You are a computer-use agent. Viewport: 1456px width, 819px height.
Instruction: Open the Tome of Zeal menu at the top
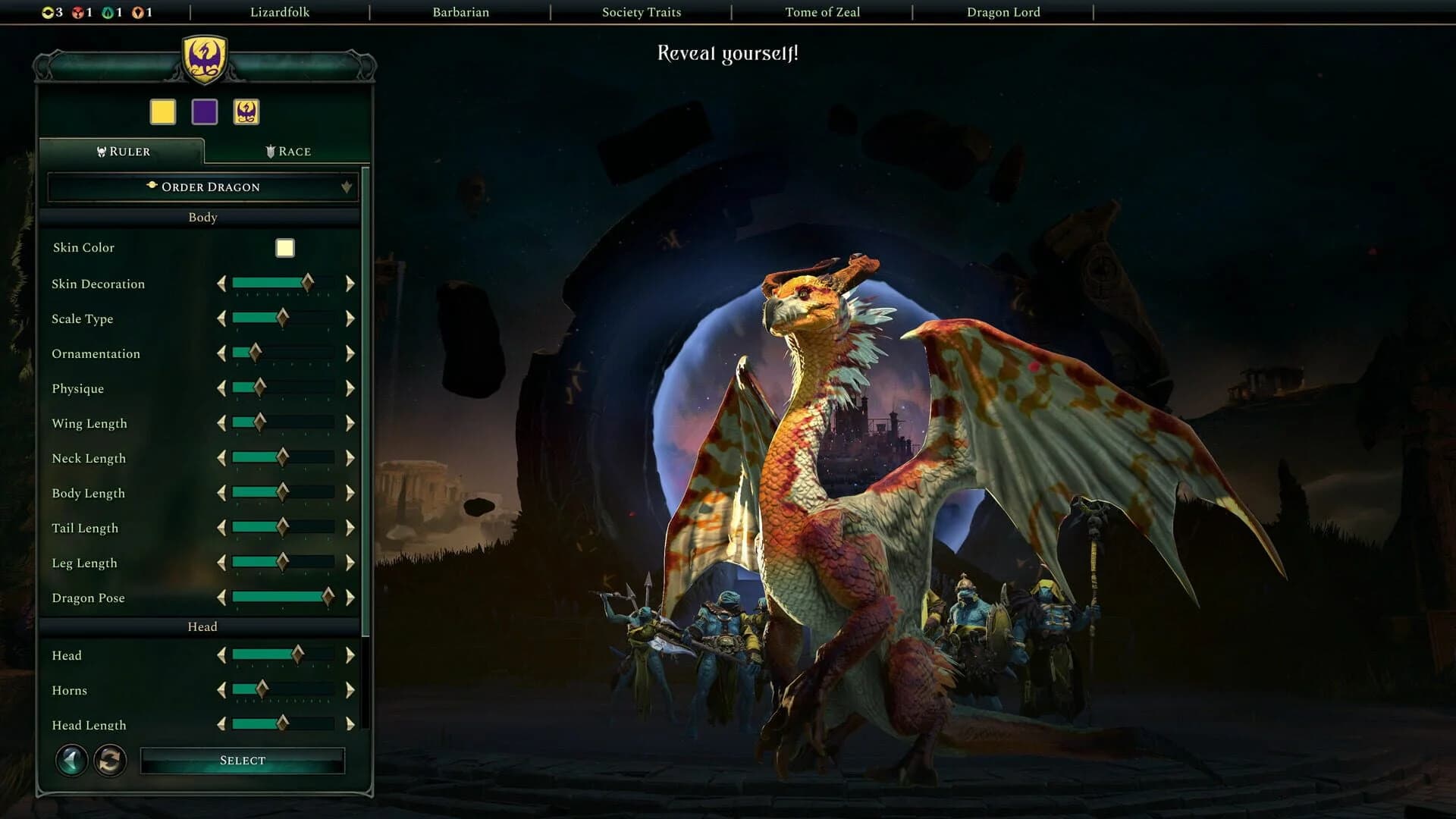click(822, 12)
